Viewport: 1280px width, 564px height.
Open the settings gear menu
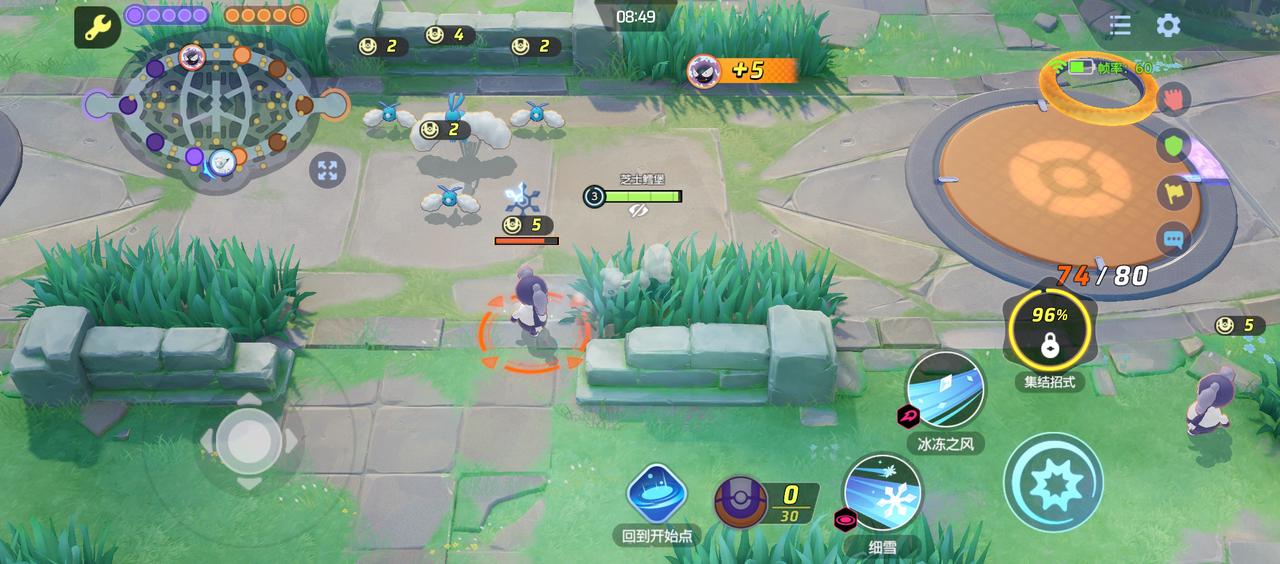click(1168, 26)
